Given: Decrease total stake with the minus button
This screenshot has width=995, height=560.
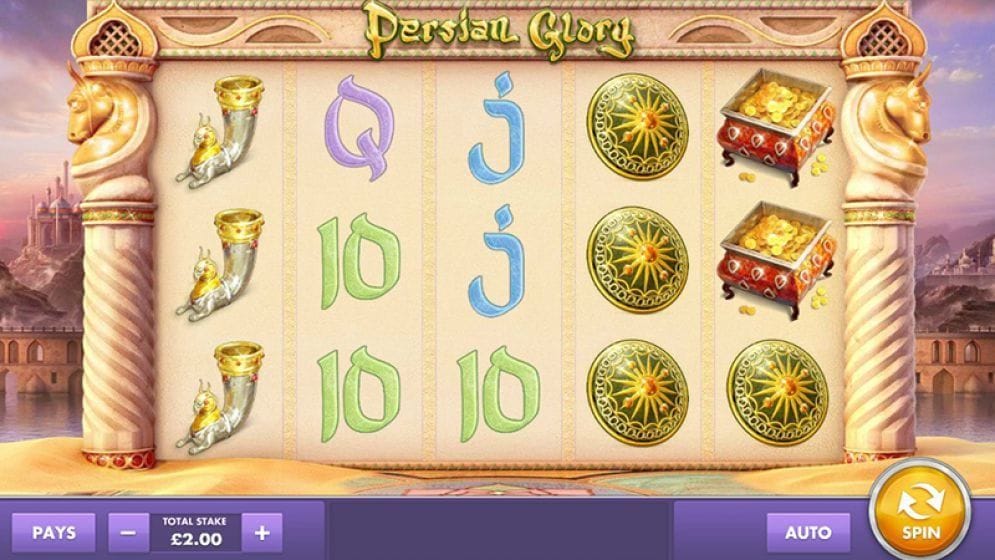Looking at the screenshot, I should click(128, 531).
